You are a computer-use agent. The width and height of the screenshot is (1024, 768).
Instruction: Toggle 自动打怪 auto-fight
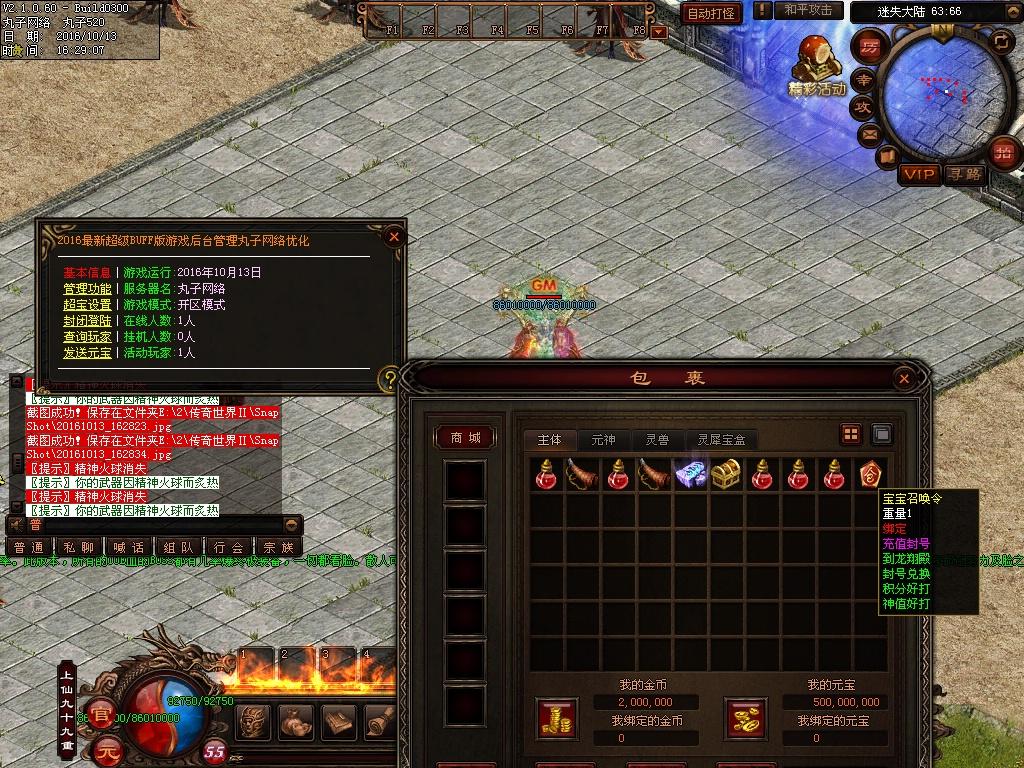click(712, 13)
